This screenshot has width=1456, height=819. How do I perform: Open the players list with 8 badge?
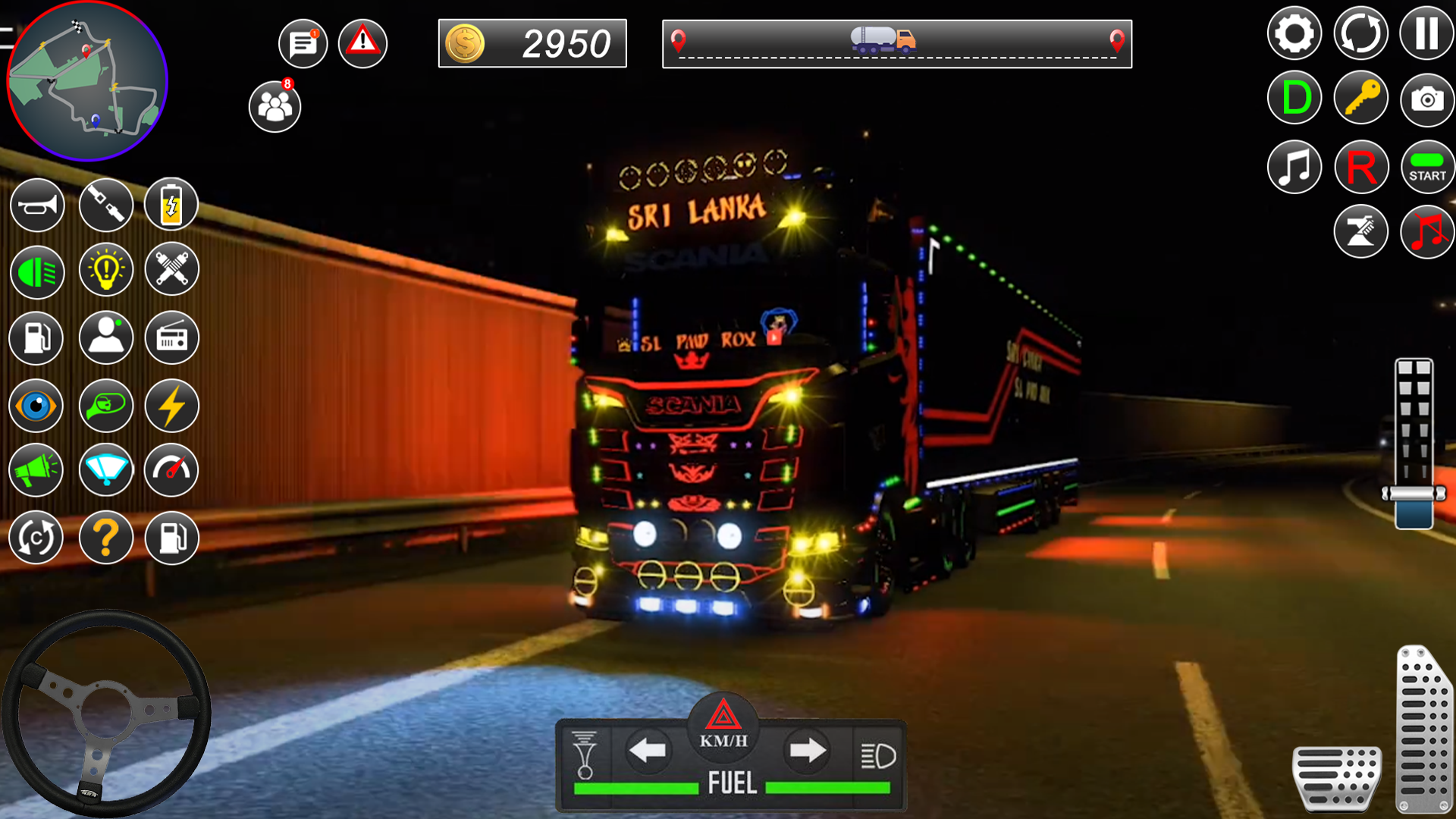pos(274,106)
